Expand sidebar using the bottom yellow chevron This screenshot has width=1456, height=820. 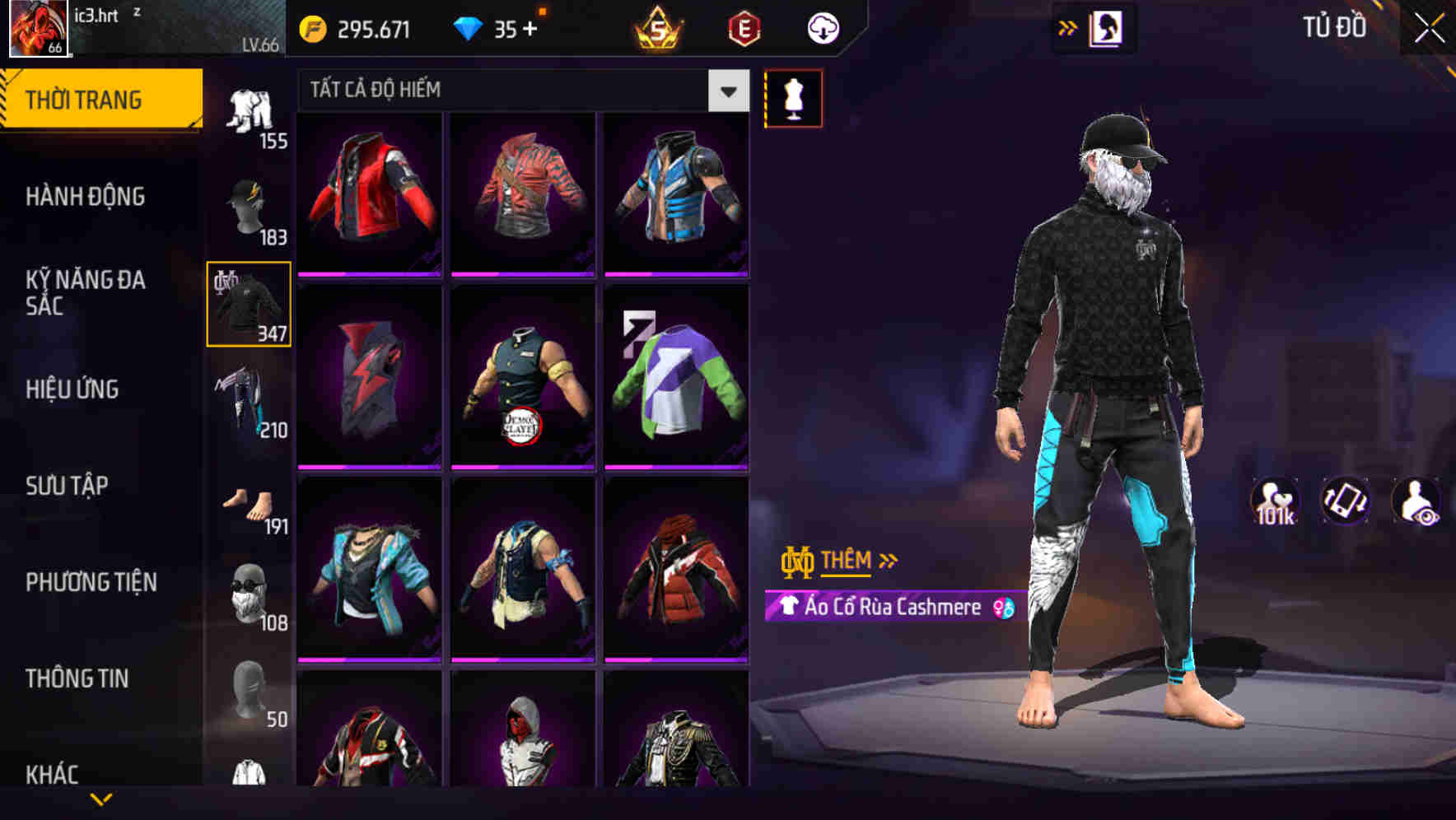pyautogui.click(x=101, y=798)
